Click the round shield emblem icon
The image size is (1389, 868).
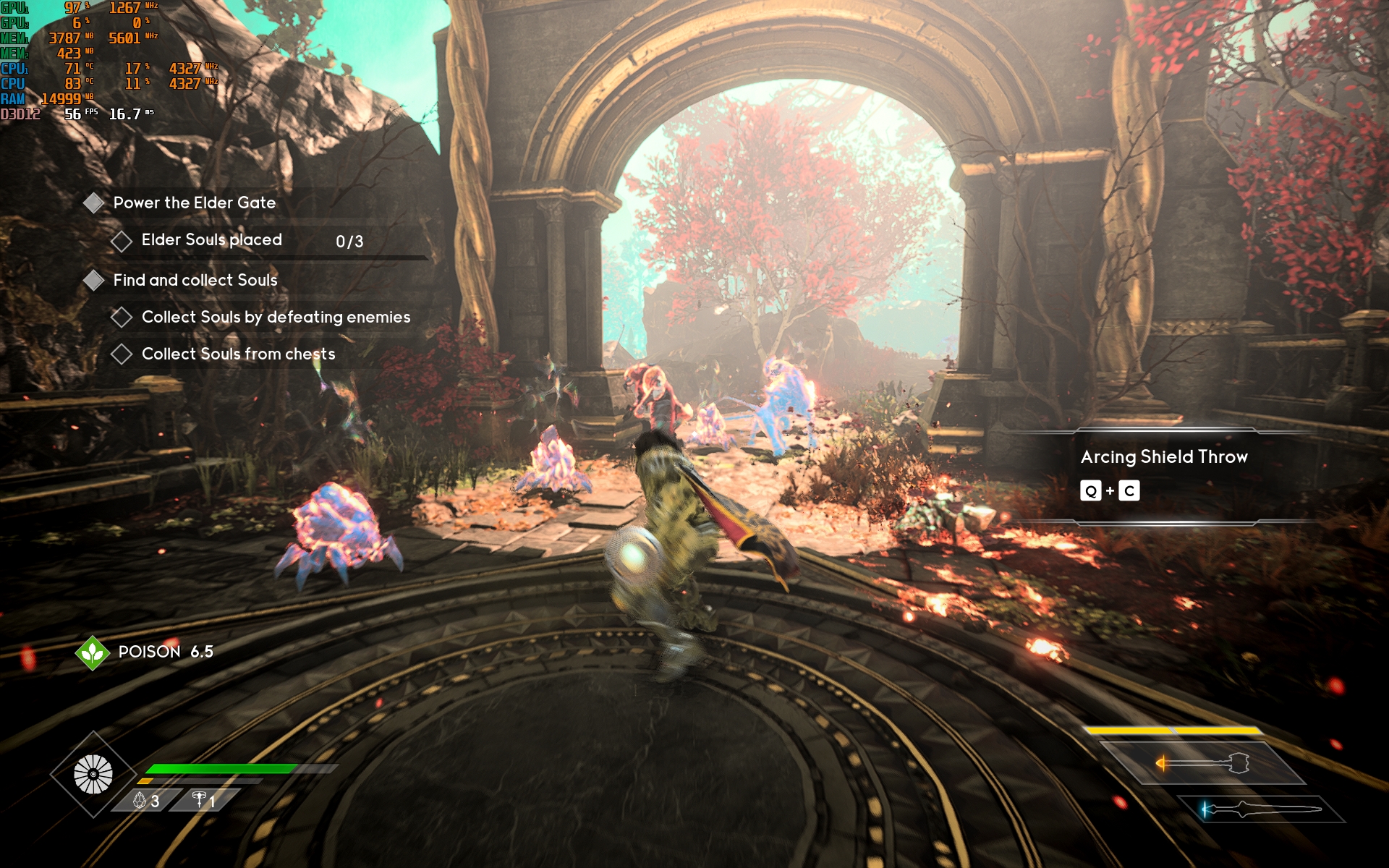(x=93, y=775)
